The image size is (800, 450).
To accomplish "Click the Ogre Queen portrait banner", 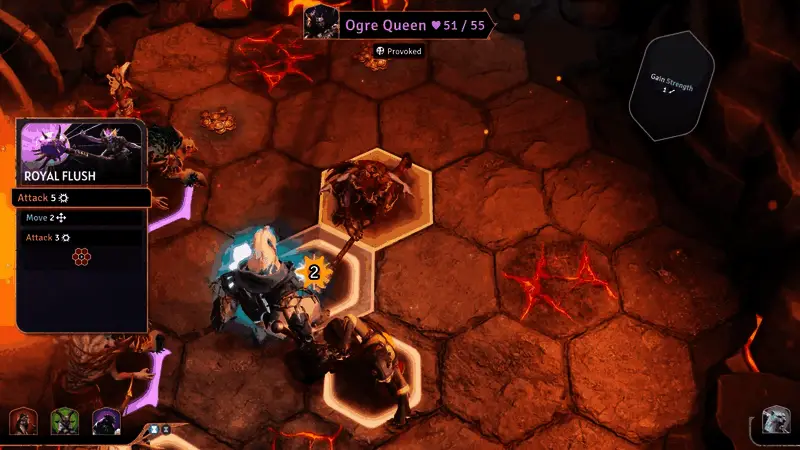I will pos(398,24).
